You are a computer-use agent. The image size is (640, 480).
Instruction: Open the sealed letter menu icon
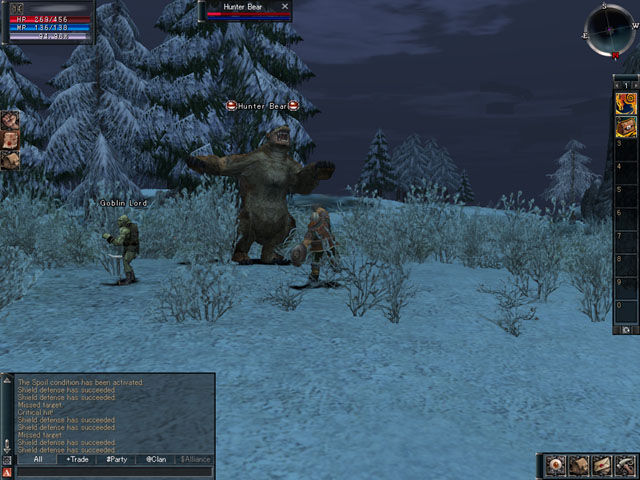pos(602,465)
